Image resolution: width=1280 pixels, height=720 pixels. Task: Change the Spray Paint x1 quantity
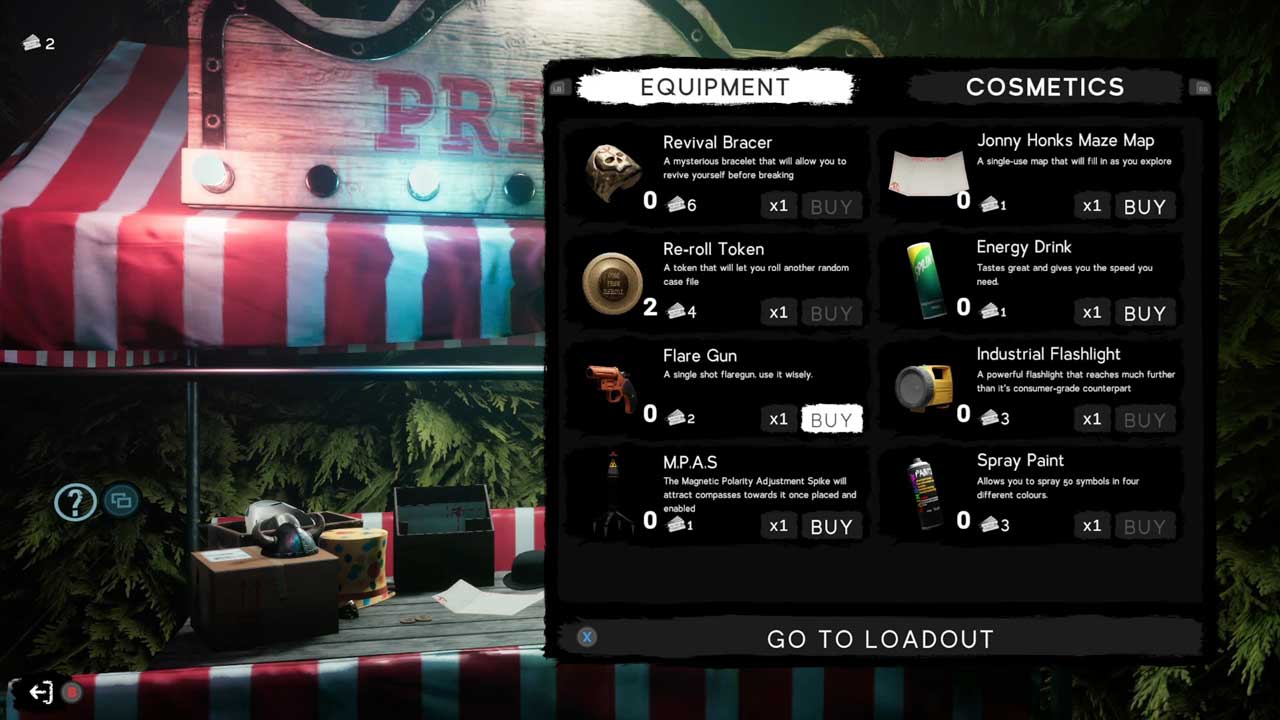point(1091,526)
